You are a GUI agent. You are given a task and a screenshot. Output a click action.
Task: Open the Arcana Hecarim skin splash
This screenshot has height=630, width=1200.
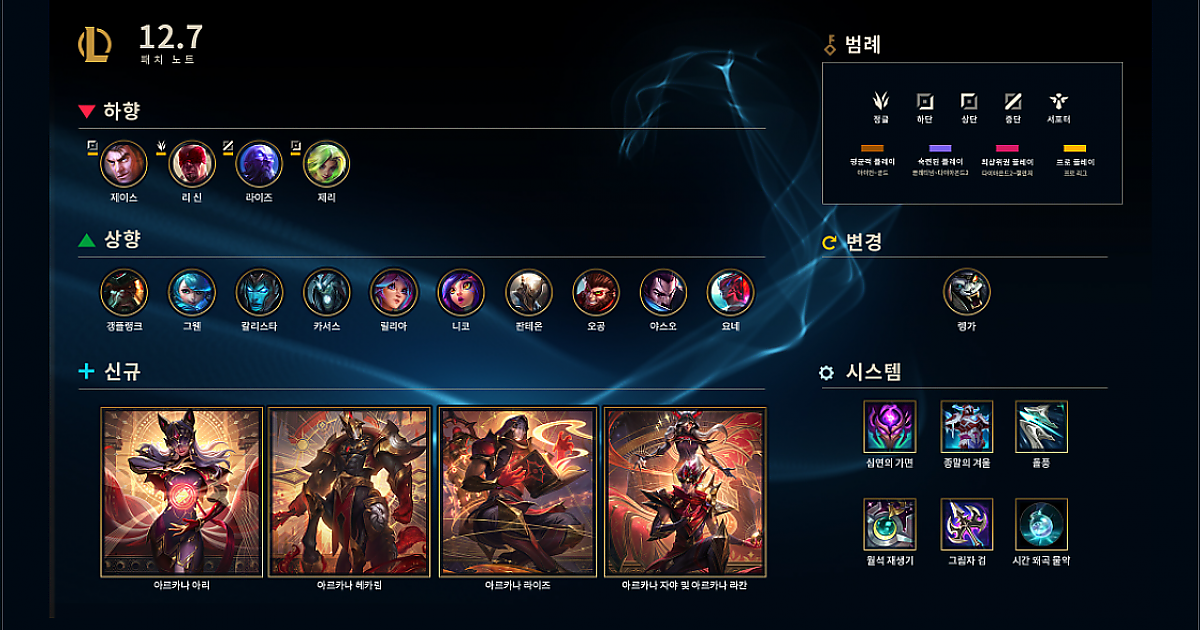(x=350, y=492)
